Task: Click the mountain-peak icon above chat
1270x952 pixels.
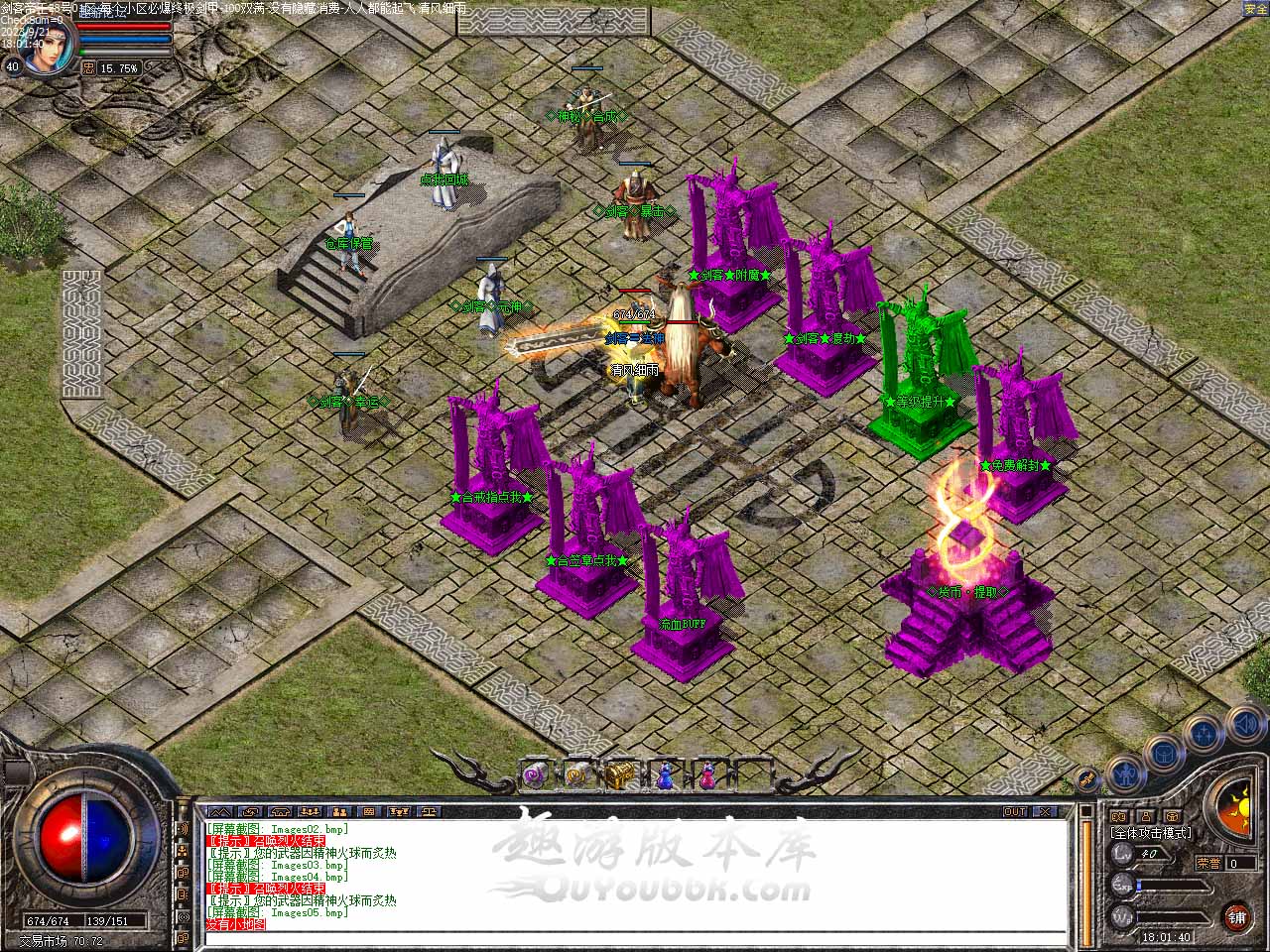Action: tap(221, 812)
